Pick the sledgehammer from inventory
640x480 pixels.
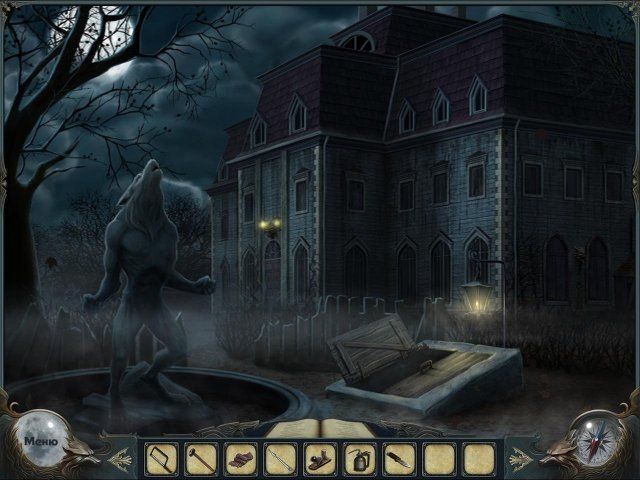[x=201, y=458]
